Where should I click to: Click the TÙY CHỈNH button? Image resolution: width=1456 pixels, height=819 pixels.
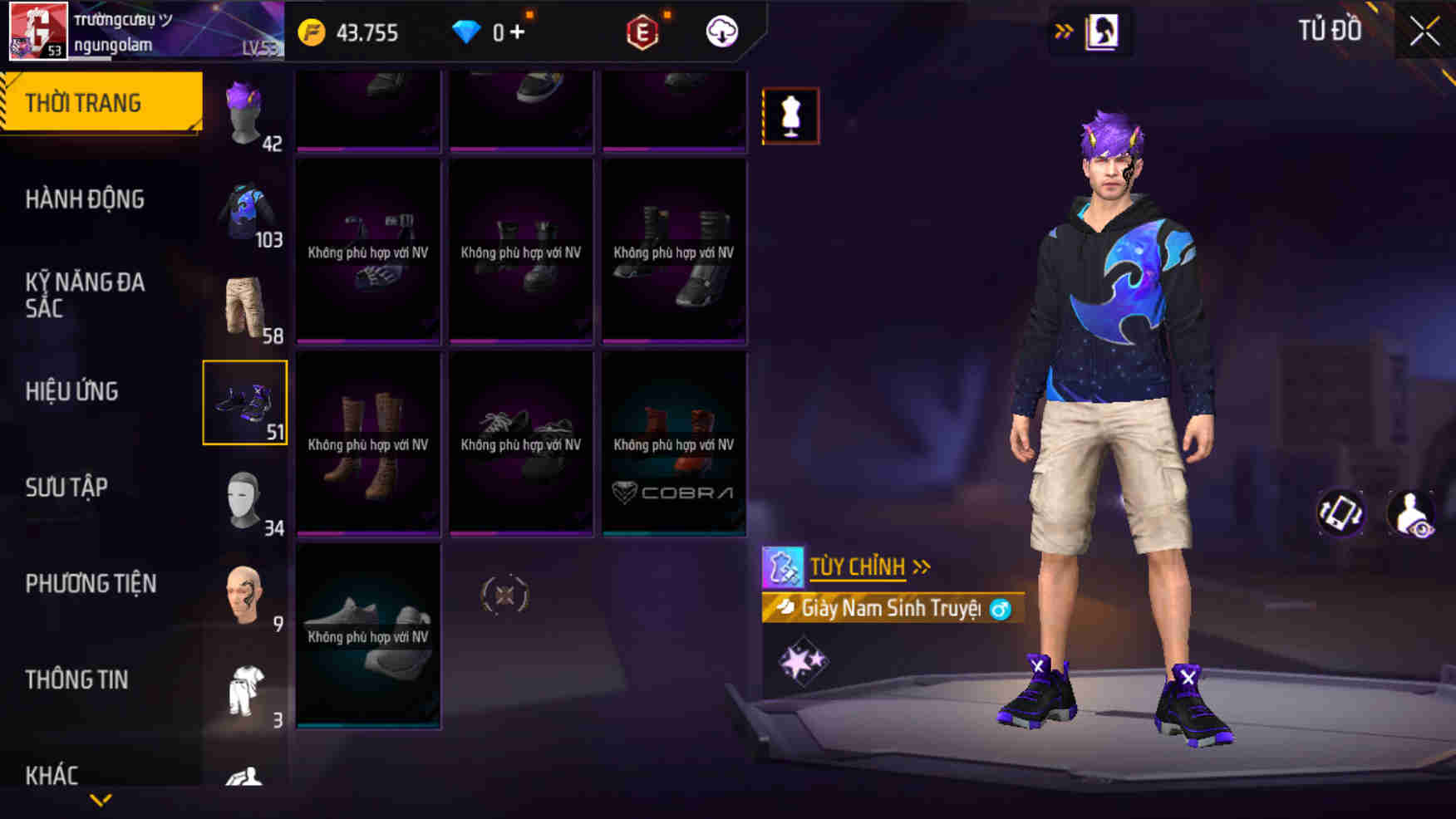858,567
